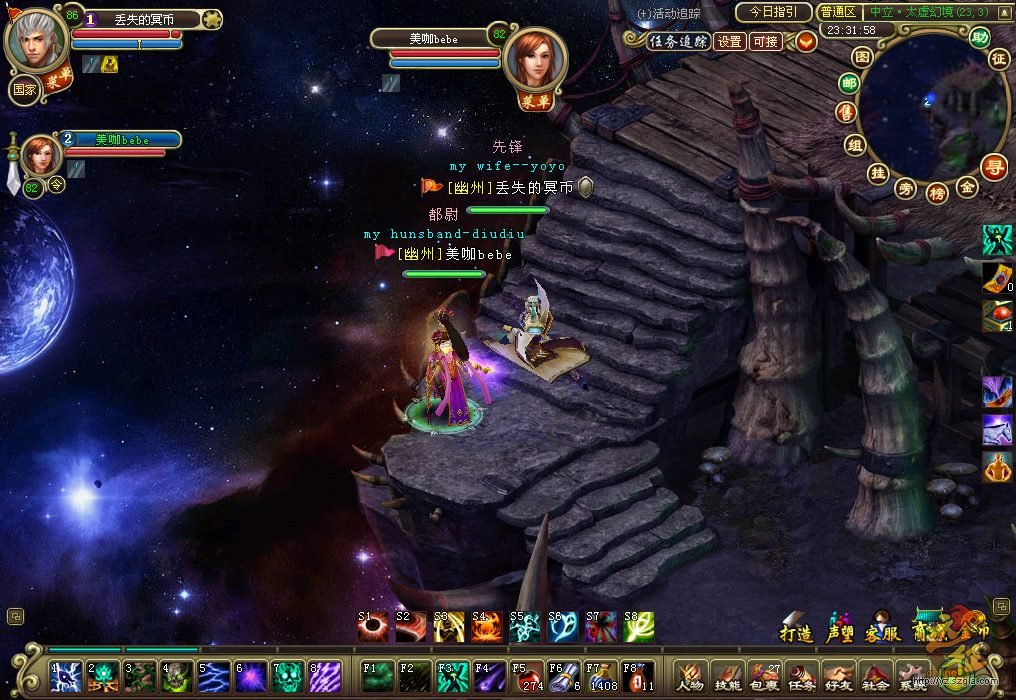The width and height of the screenshot is (1016, 700).
Task: Click the green 助 helper button
Action: [980, 38]
